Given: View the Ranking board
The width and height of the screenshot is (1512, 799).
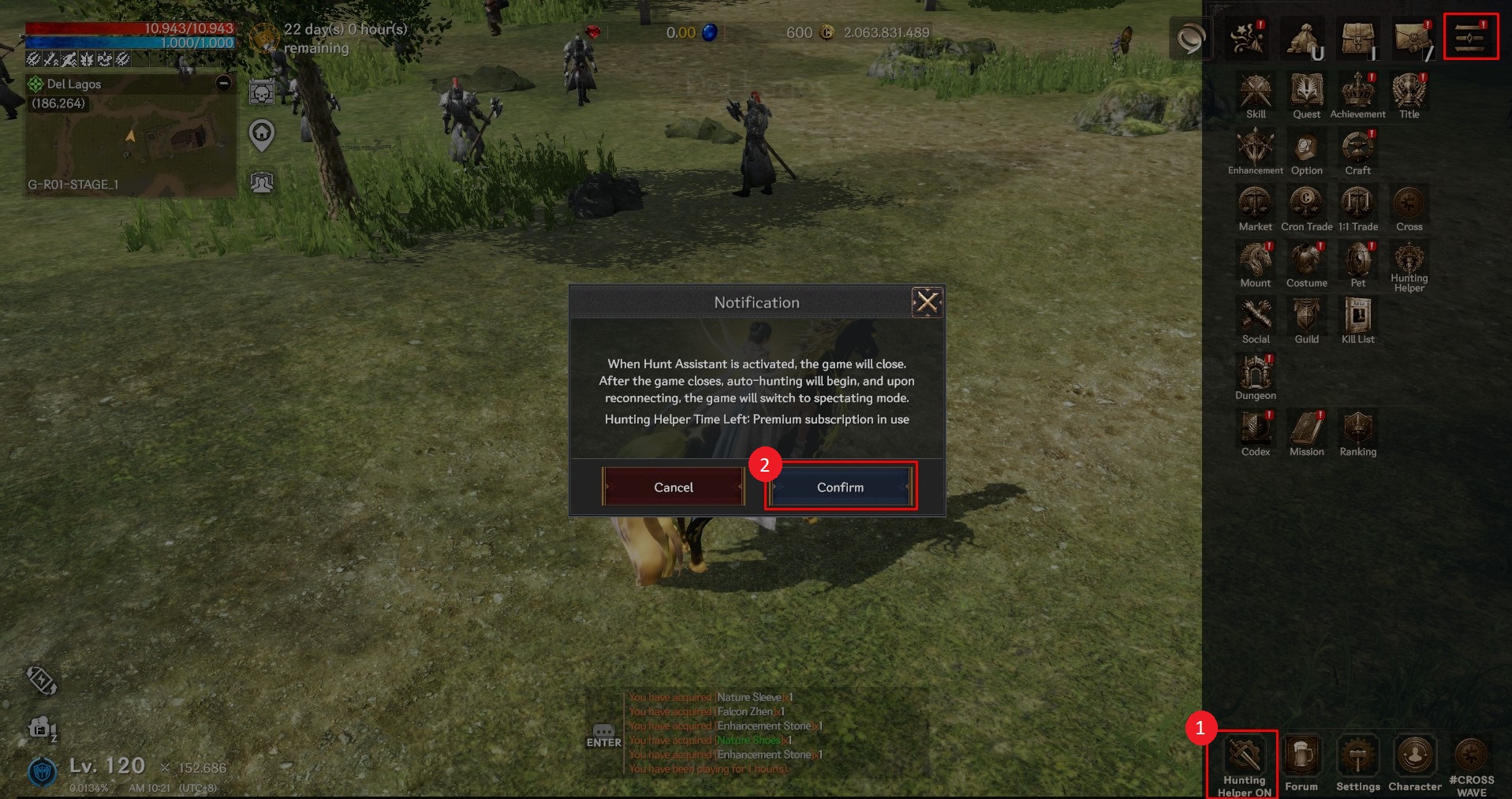Looking at the screenshot, I should [1357, 431].
